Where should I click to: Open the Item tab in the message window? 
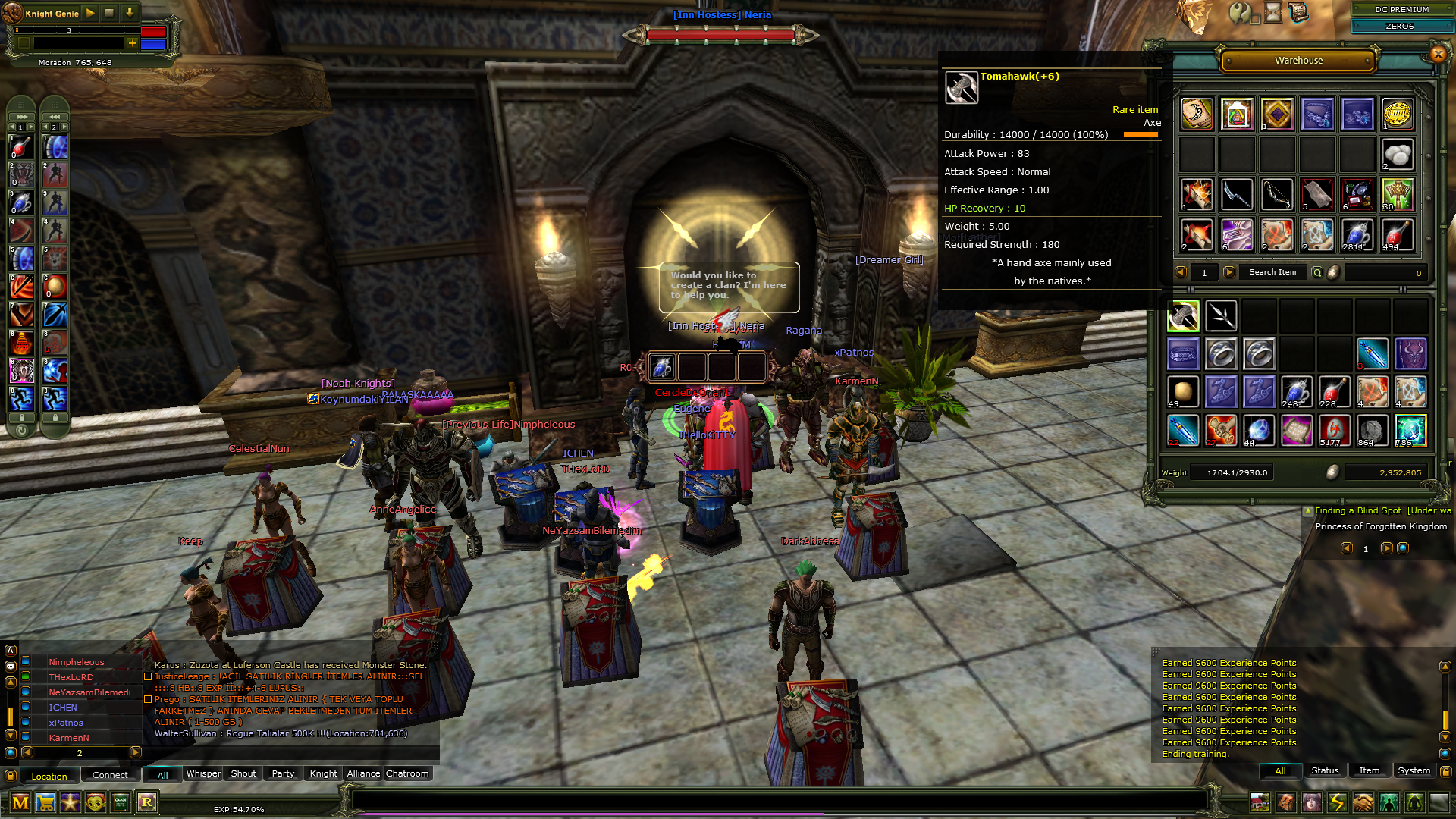(x=1370, y=770)
